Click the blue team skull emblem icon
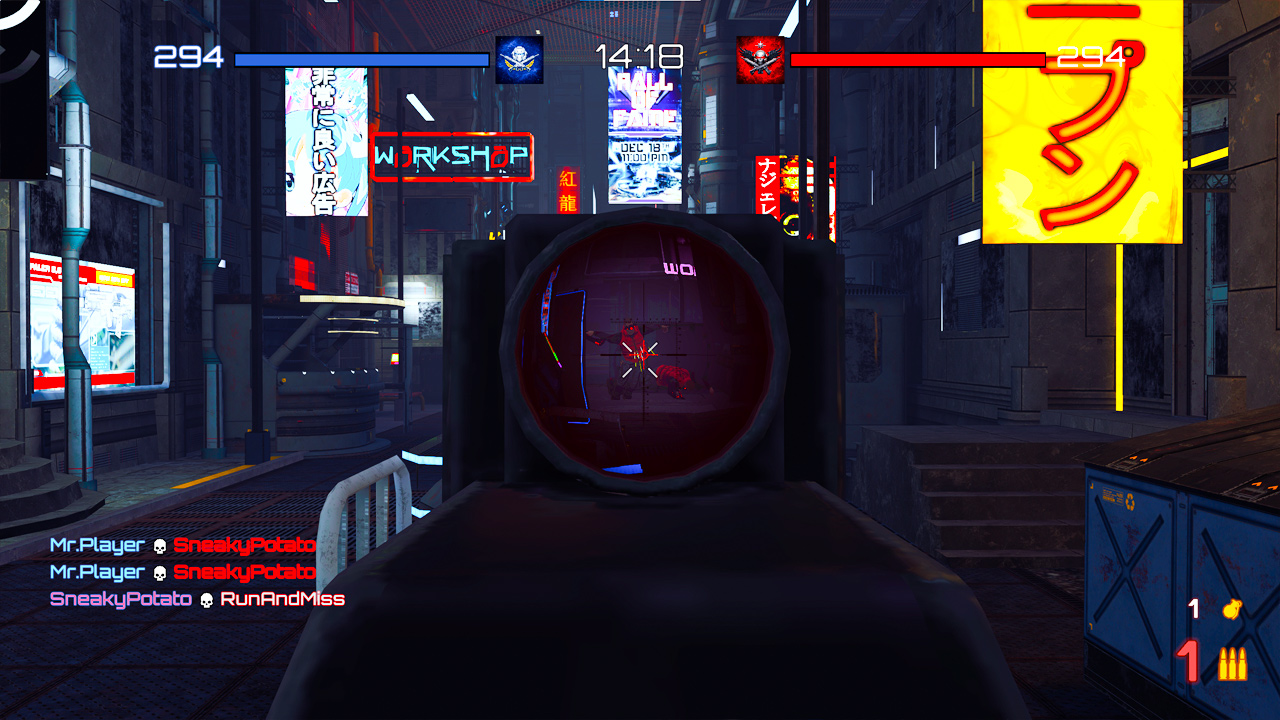The width and height of the screenshot is (1280, 720). click(x=521, y=58)
